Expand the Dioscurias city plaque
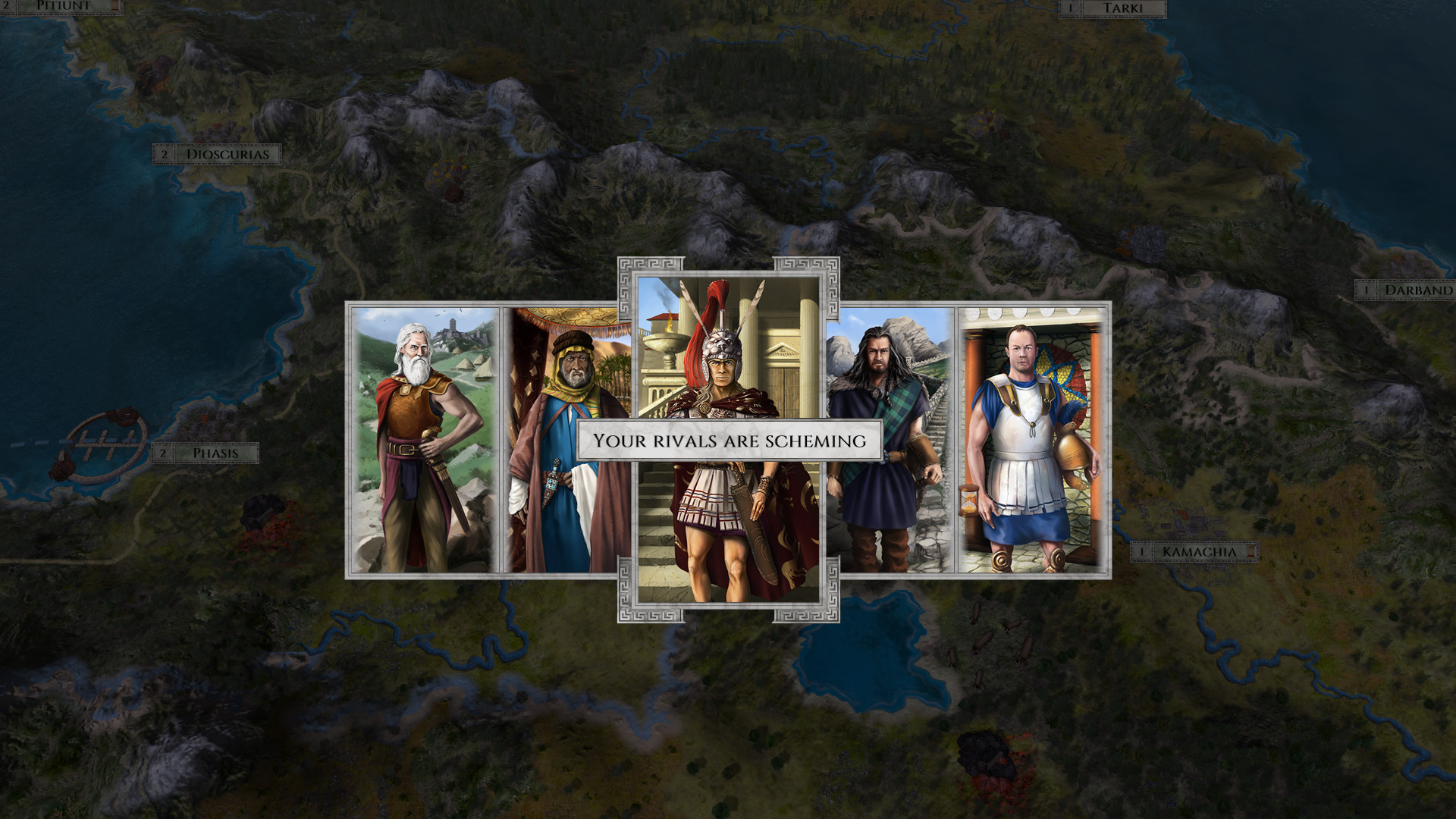Viewport: 1456px width, 819px height. click(227, 153)
